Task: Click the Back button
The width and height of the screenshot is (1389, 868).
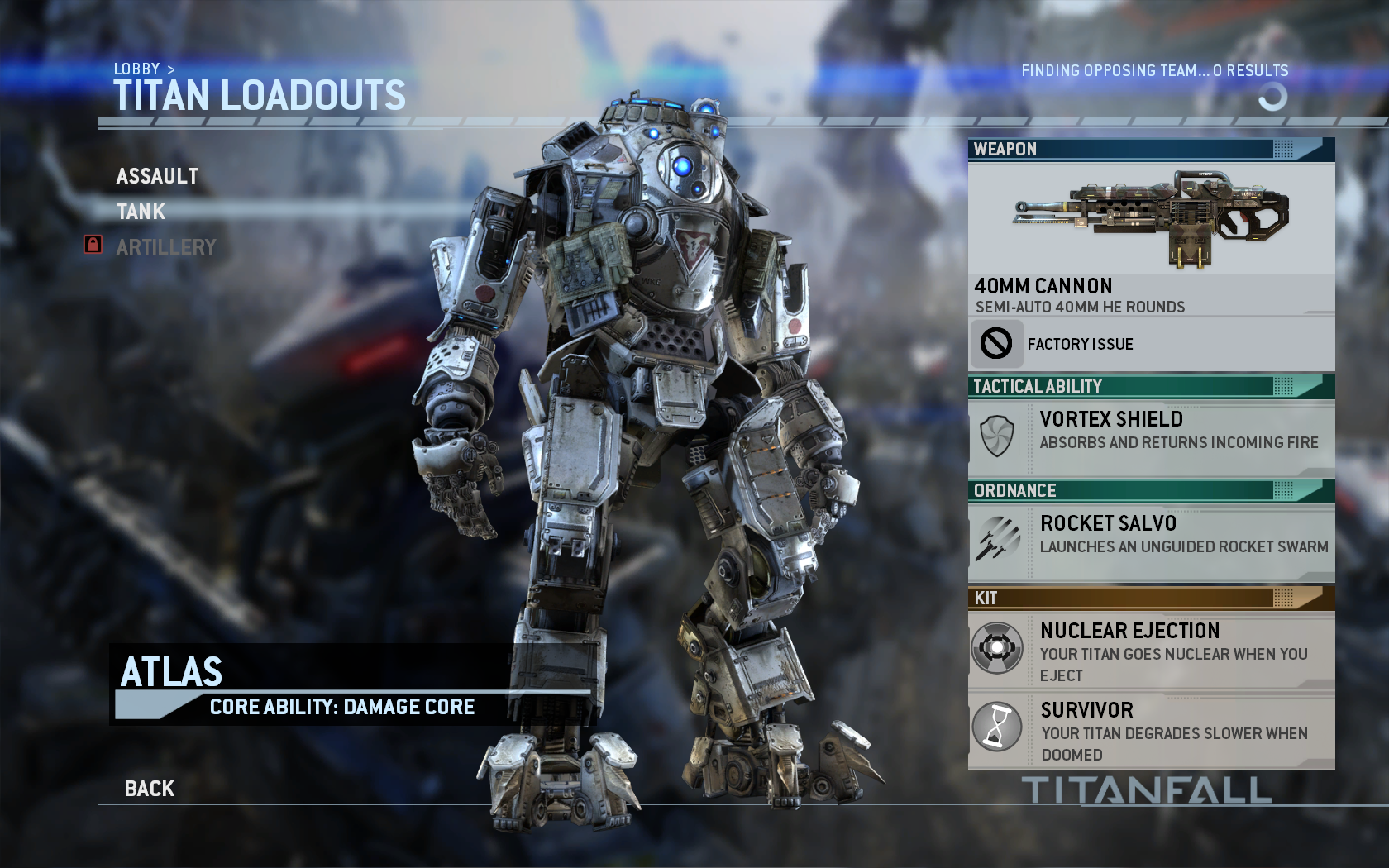Action: [149, 788]
